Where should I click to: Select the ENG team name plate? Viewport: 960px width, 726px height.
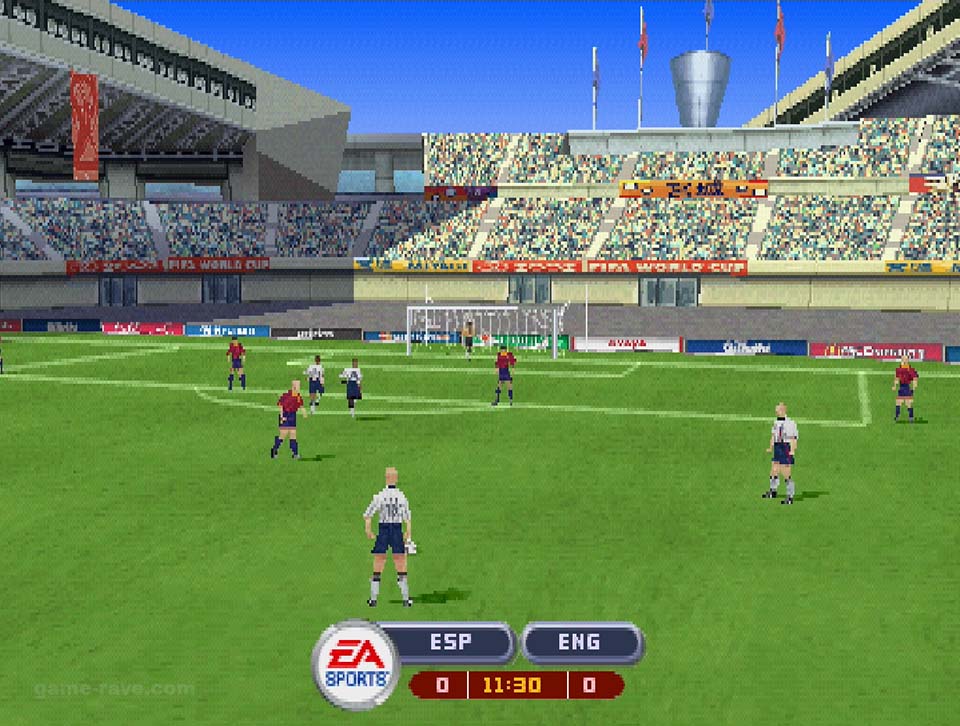click(x=580, y=643)
